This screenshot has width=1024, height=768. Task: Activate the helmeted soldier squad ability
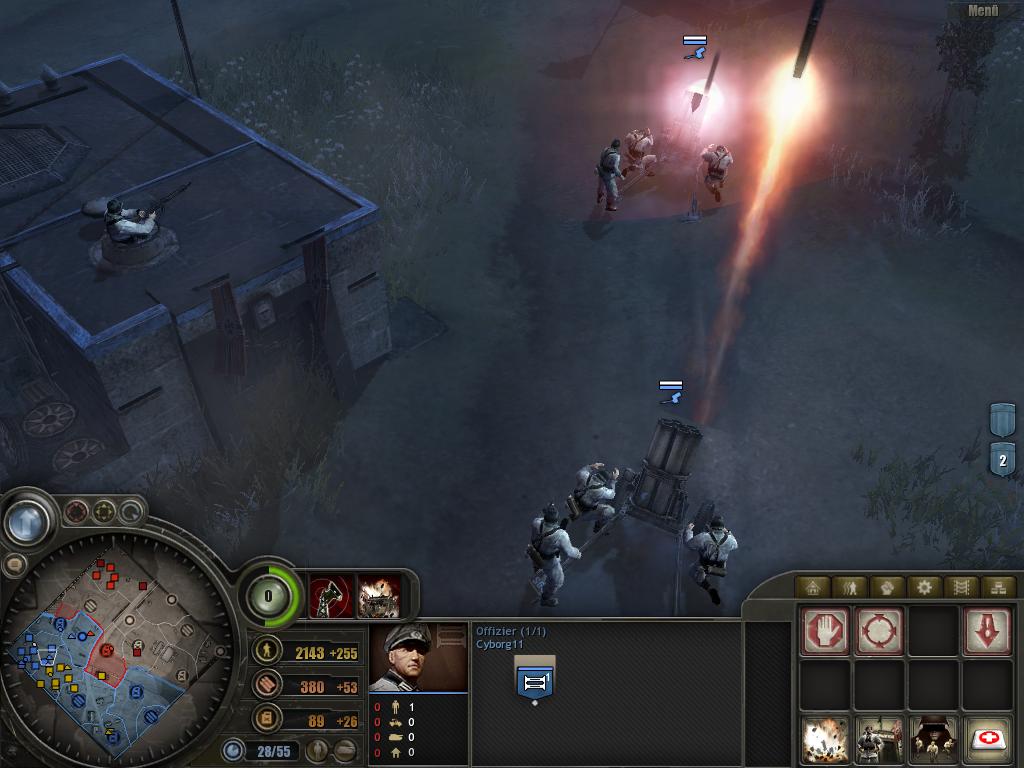[x=933, y=740]
